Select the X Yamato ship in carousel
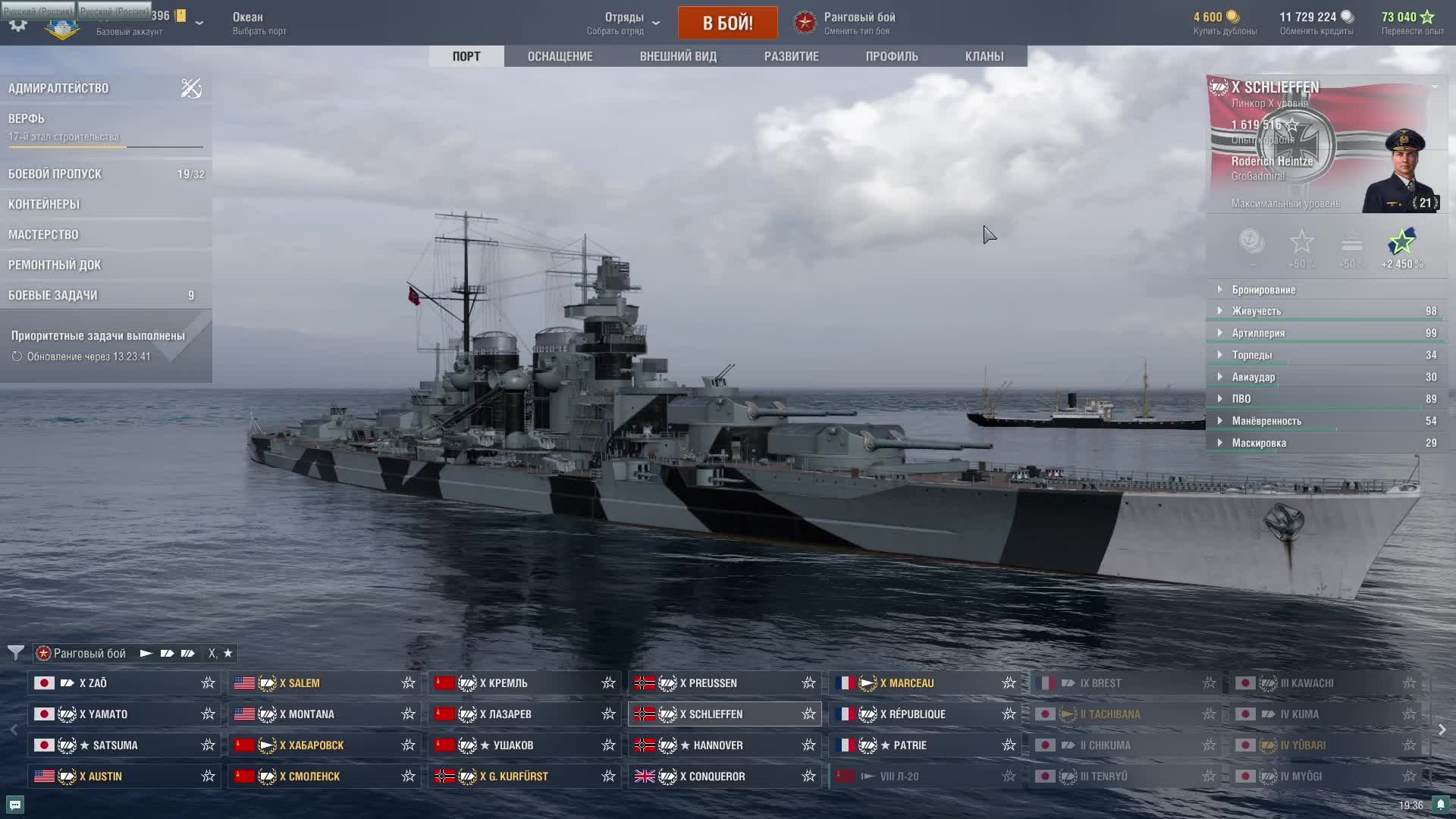The height and width of the screenshot is (819, 1456). coord(124,714)
